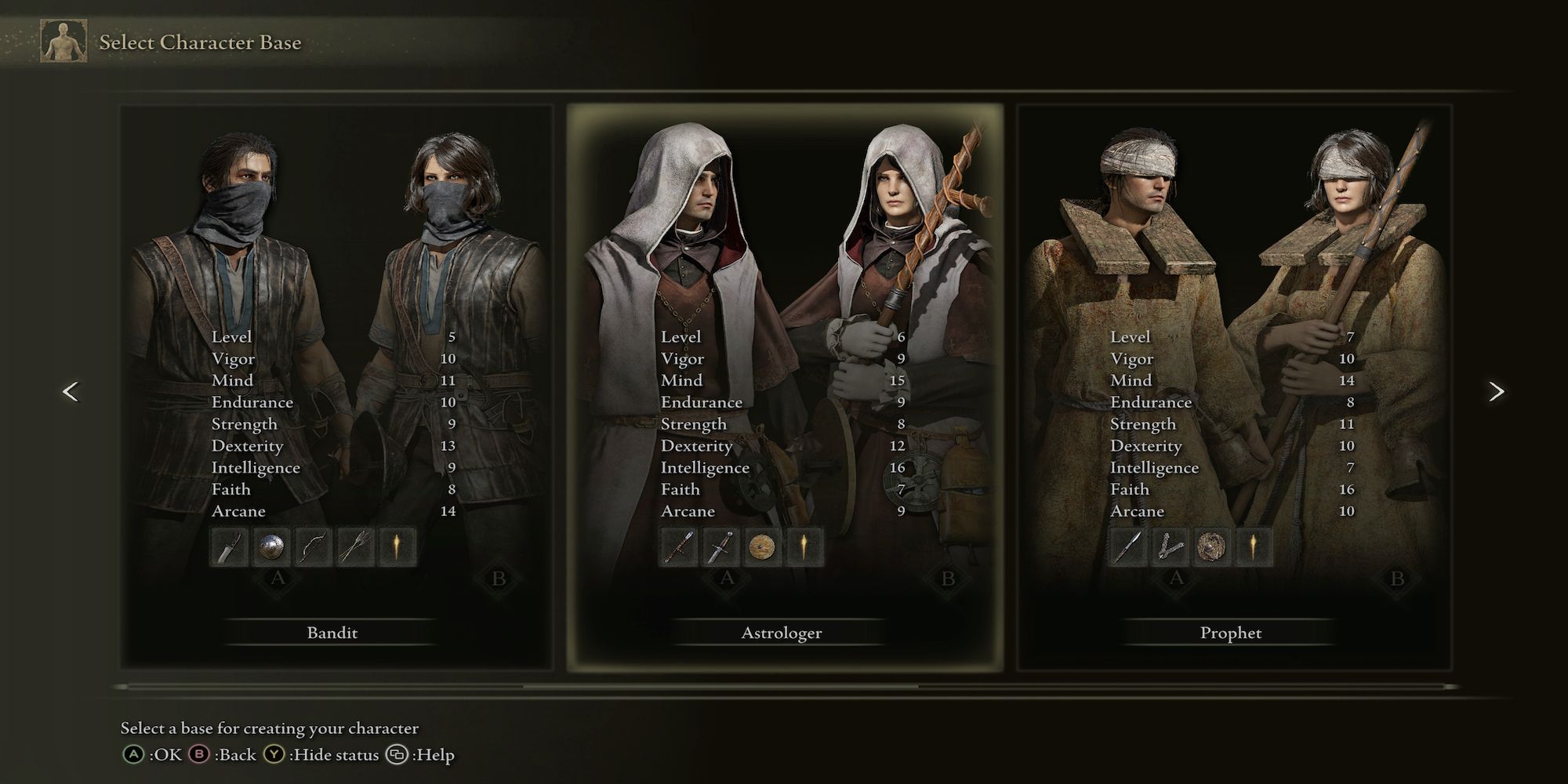Select the Astrologer's short sword icon
1568x784 pixels.
720,546
